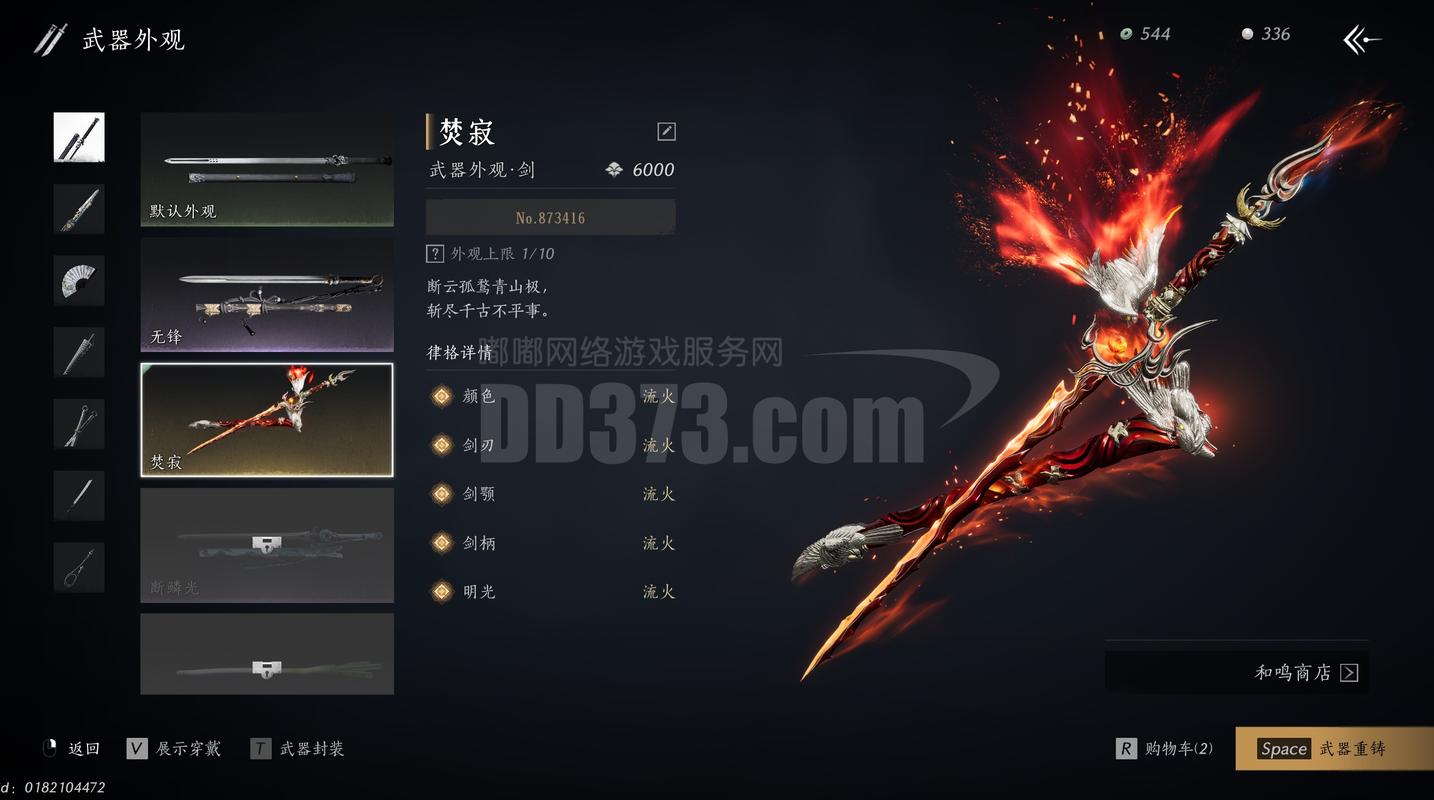Image resolution: width=1434 pixels, height=800 pixels.
Task: Click the pencil rename icon beside 焚寂
Action: 665,131
